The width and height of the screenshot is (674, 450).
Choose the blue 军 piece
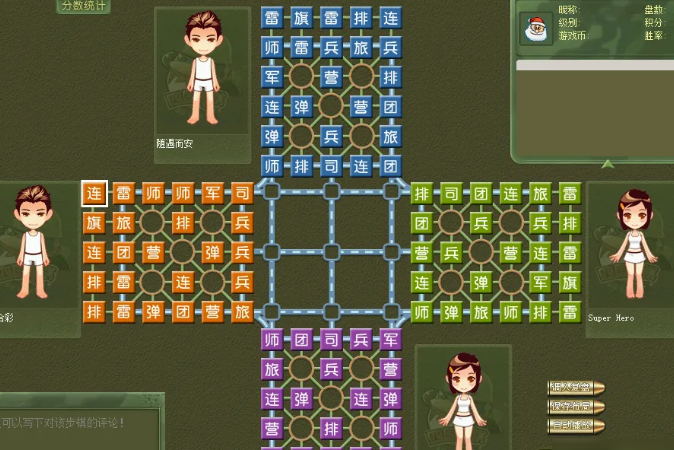pos(272,77)
